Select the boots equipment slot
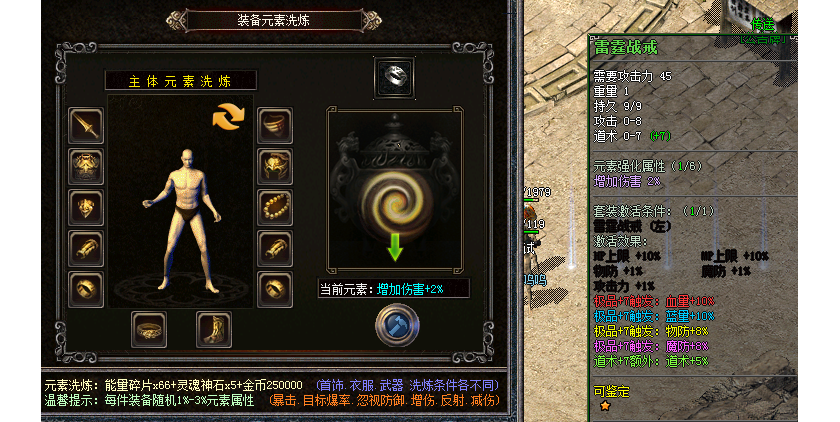Viewport: 840px width, 422px height. coord(214,328)
